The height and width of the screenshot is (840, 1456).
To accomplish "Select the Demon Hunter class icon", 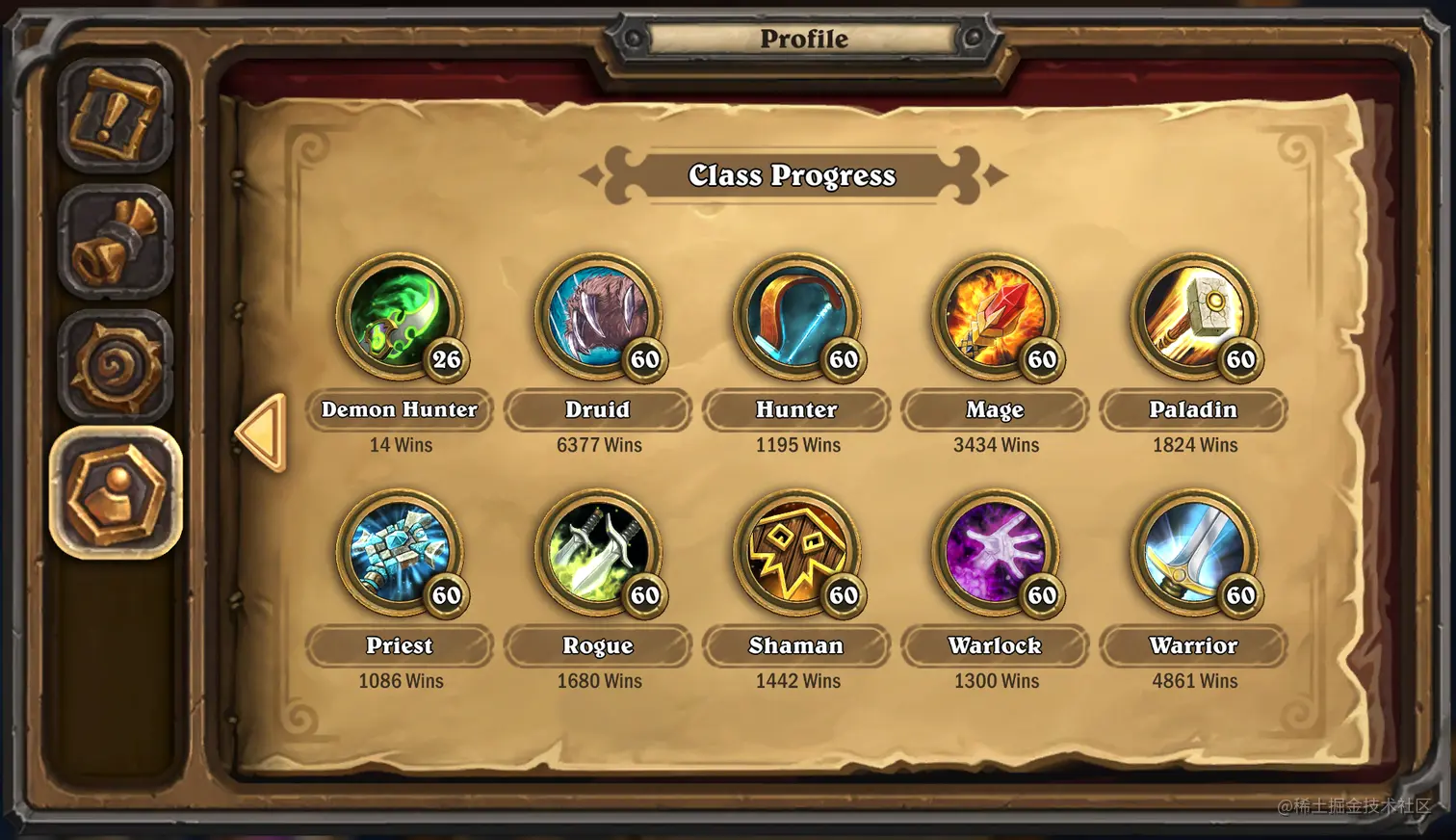I will pos(399,315).
